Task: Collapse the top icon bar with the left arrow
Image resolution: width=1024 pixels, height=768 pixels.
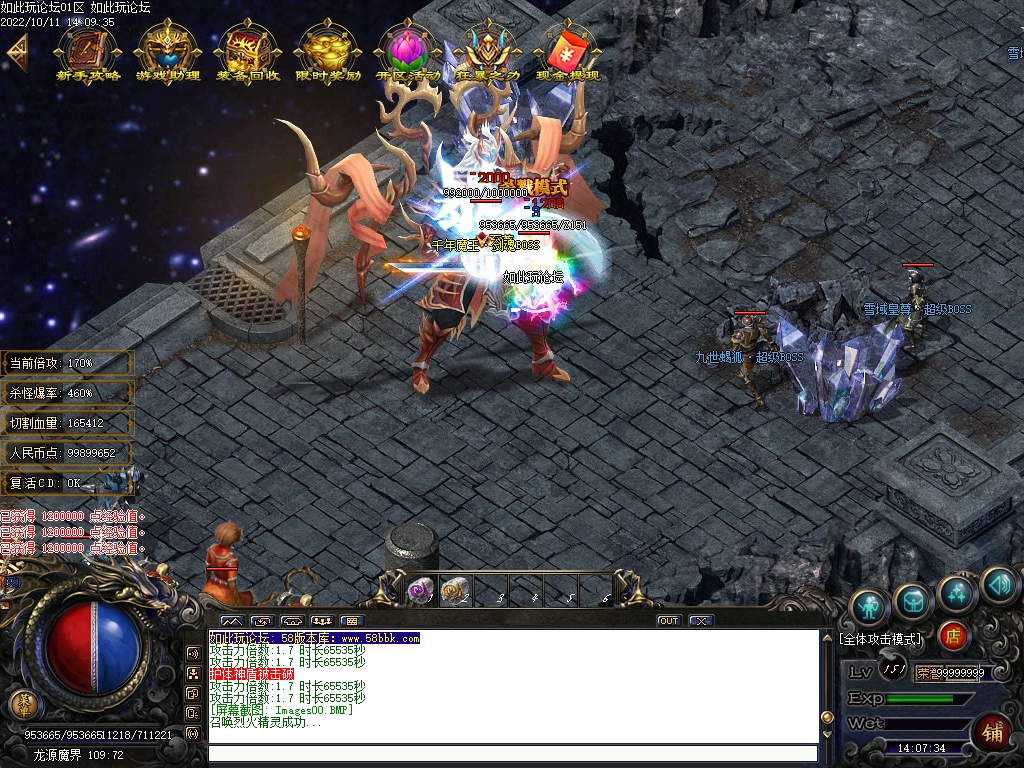Action: pyautogui.click(x=16, y=51)
